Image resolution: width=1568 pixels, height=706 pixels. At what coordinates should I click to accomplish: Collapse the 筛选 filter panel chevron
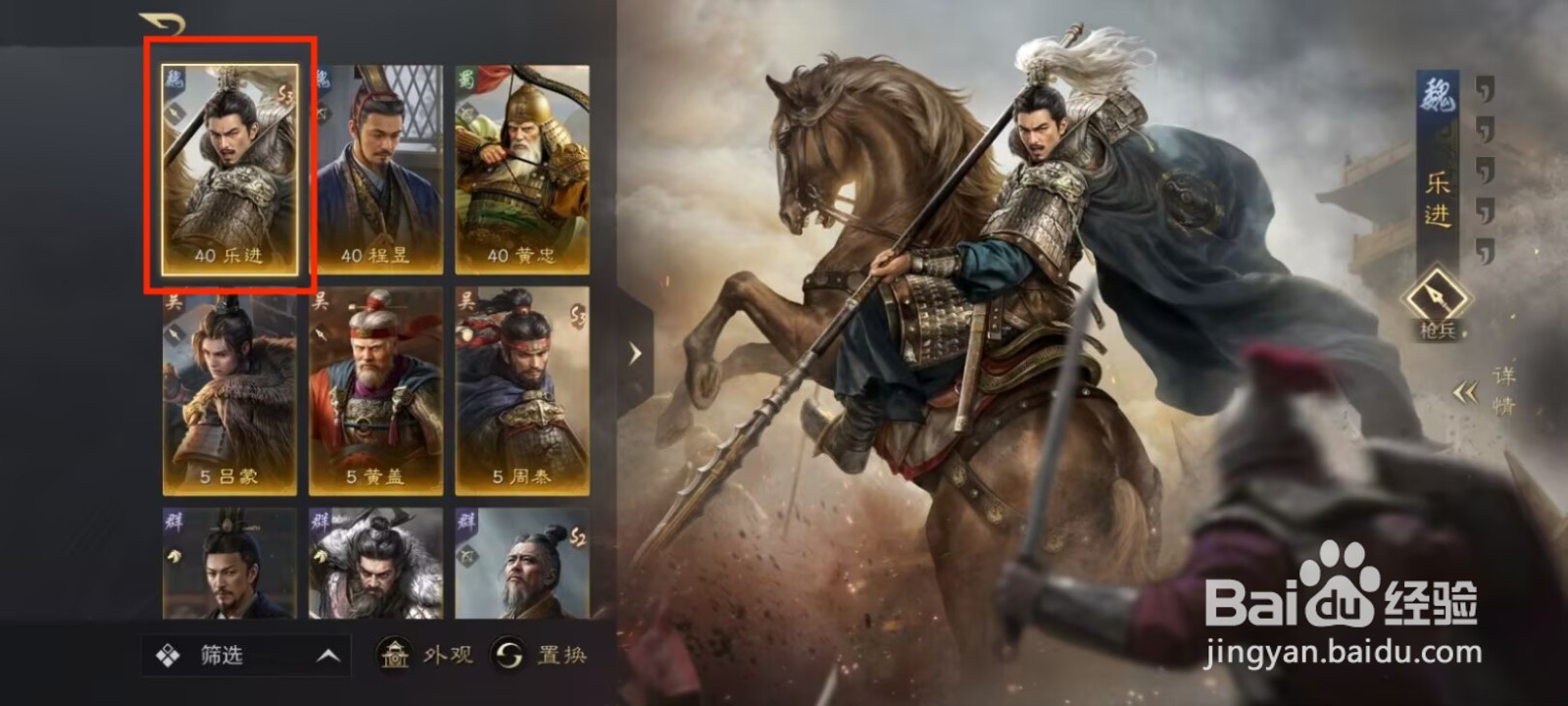point(327,655)
